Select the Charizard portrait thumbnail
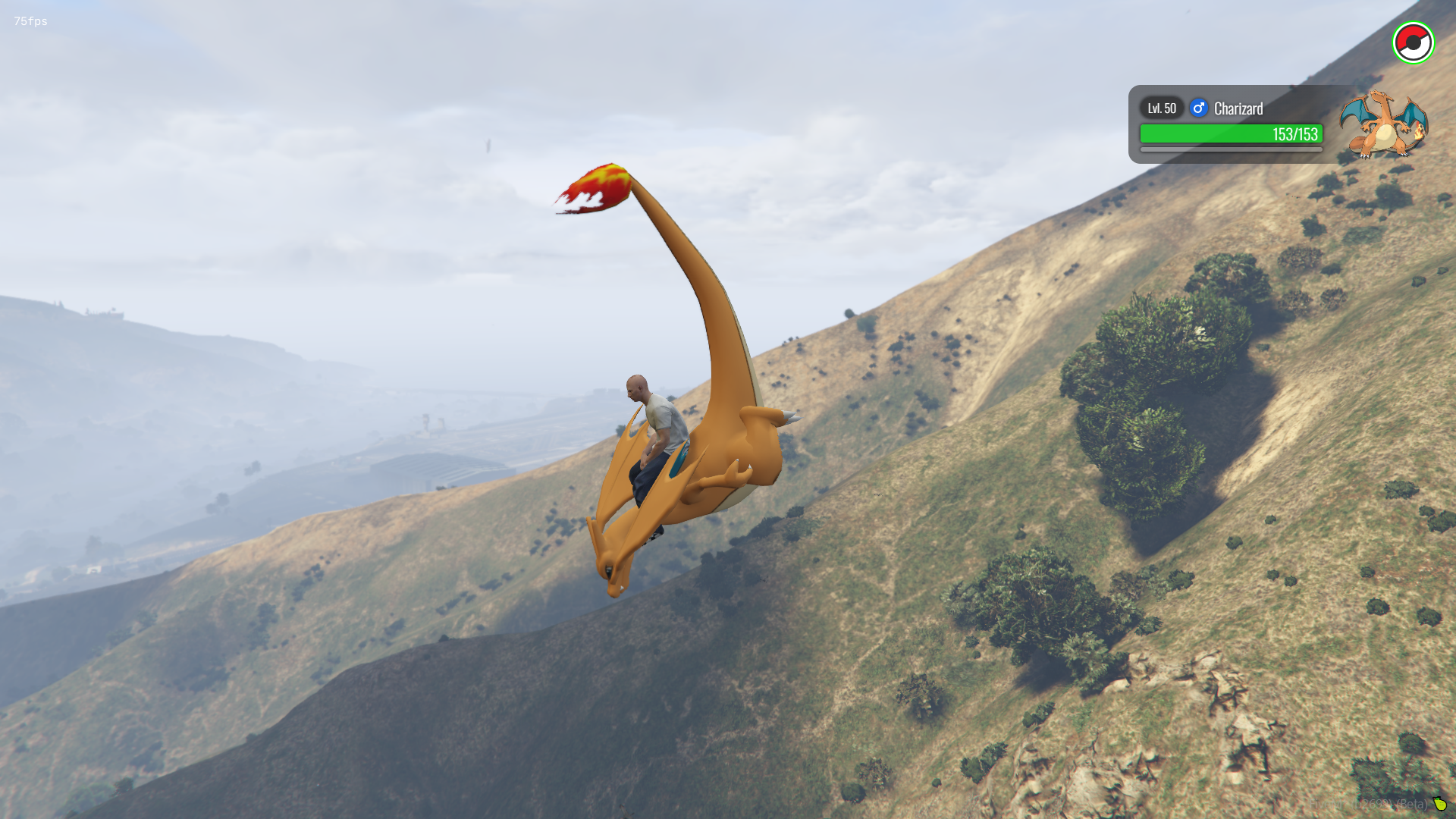 point(1383,124)
